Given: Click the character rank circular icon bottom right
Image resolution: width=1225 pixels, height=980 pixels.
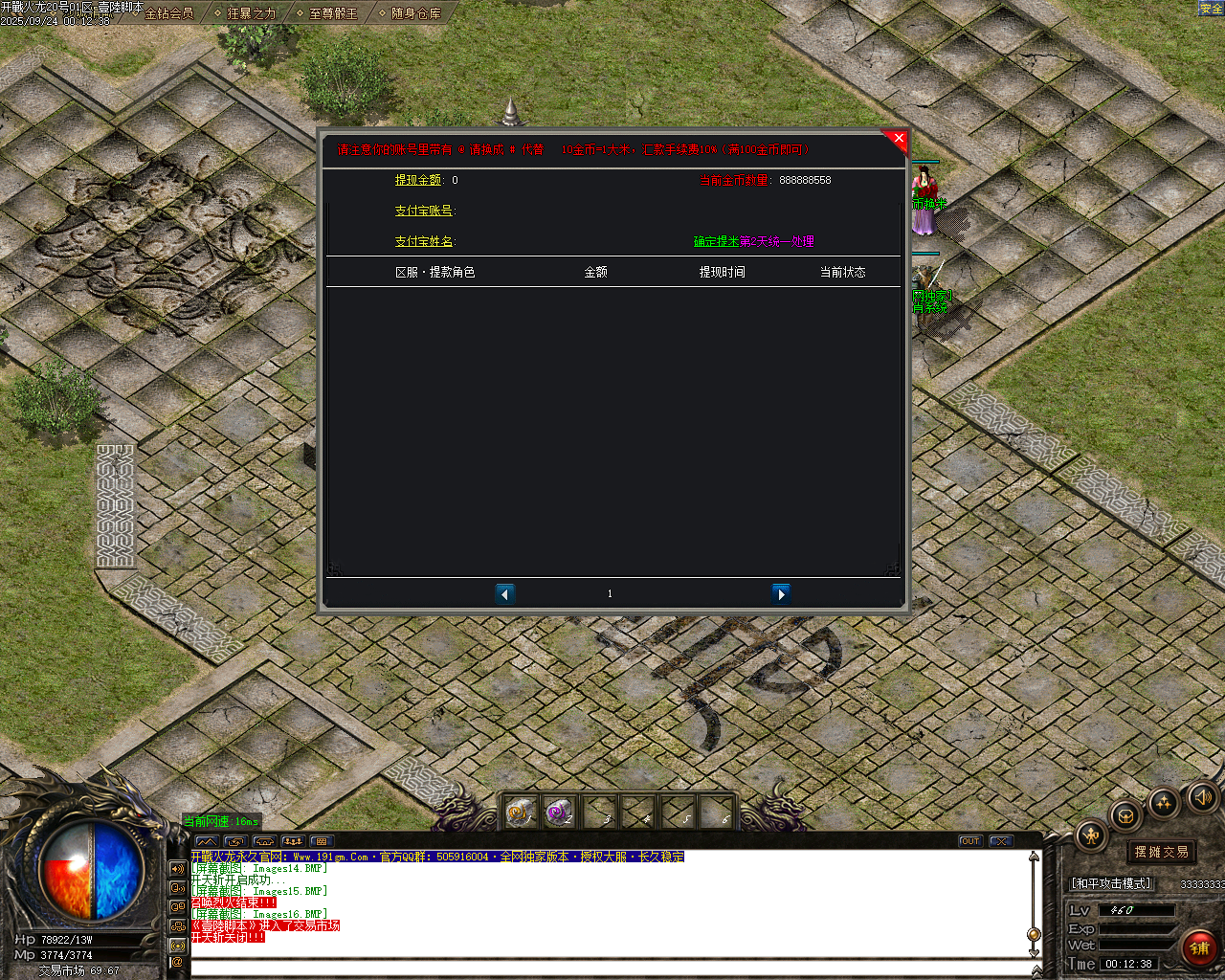Looking at the screenshot, I should [x=1090, y=834].
